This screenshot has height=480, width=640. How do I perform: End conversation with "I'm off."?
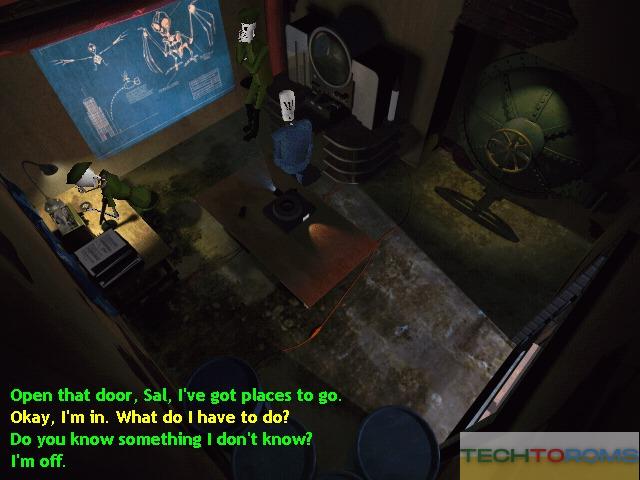[38, 461]
